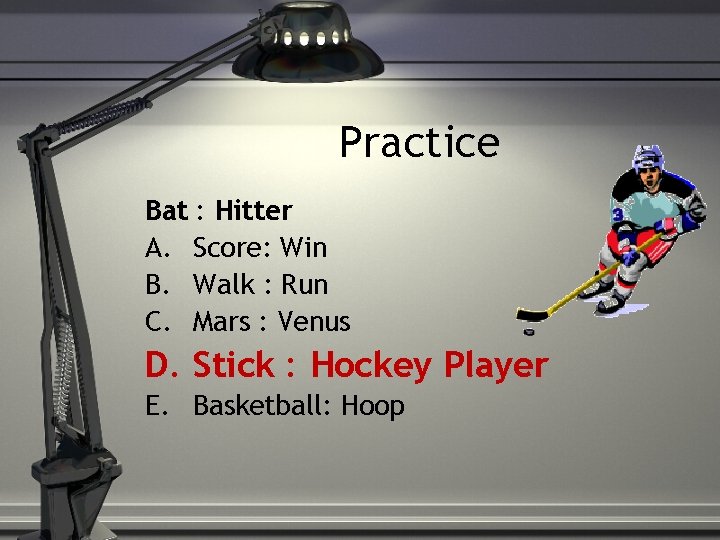Viewport: 720px width, 540px height.
Task: Select answer B, Walk : Run
Action: click(260, 284)
